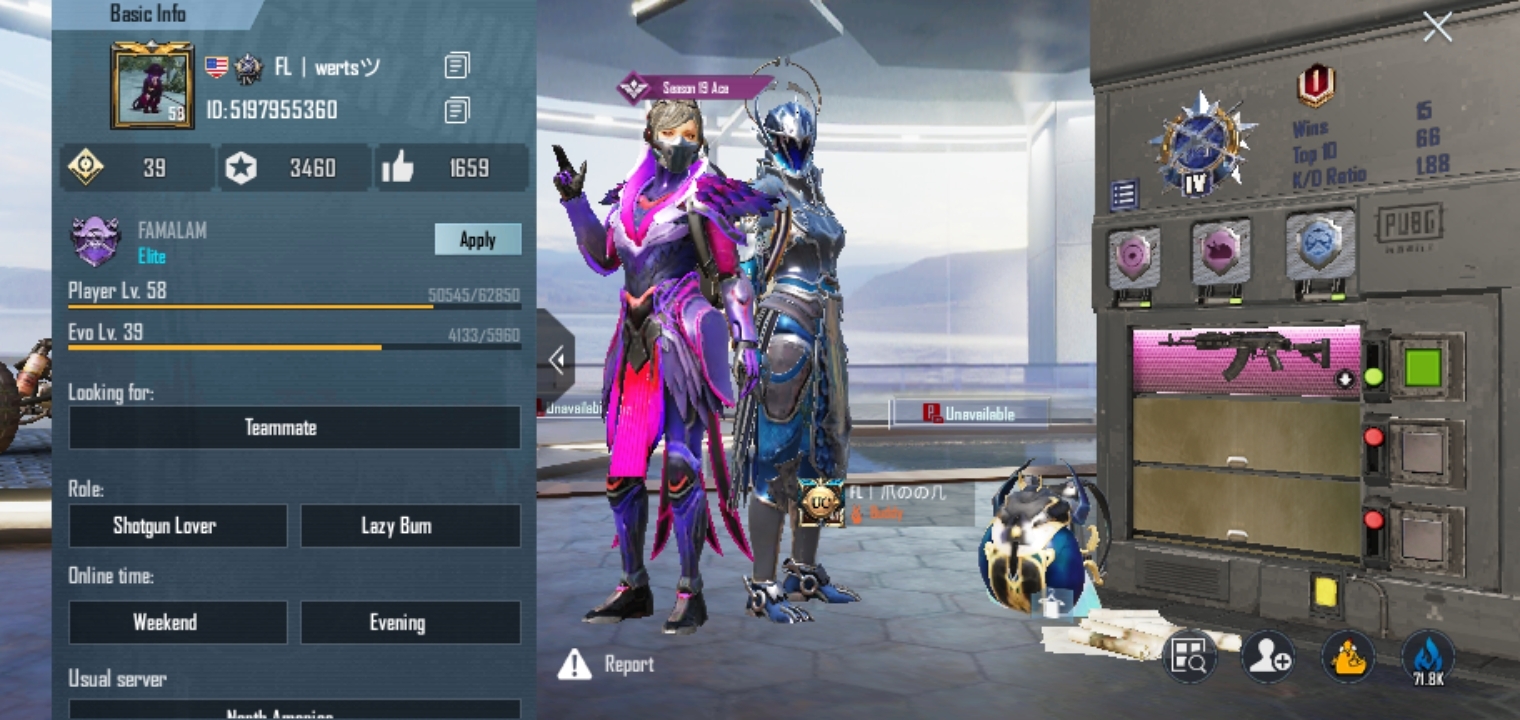Apply to join the FAMALAM clan
This screenshot has height=720, width=1520.
(477, 239)
